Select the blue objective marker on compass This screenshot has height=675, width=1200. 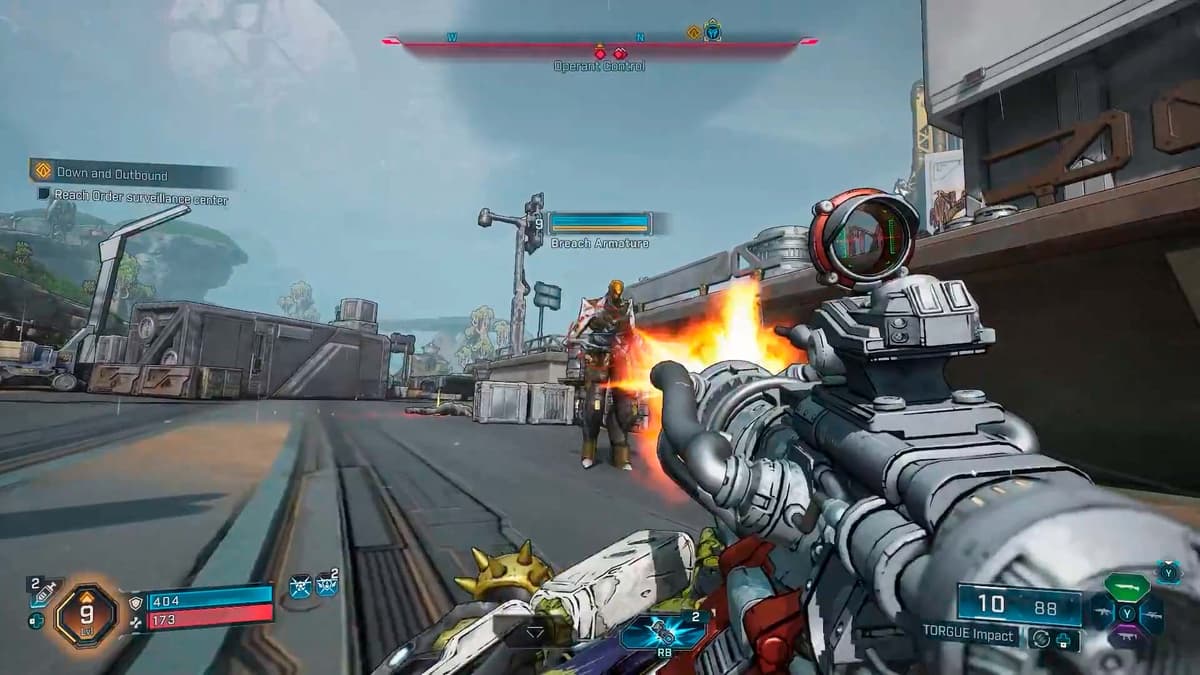(x=712, y=31)
